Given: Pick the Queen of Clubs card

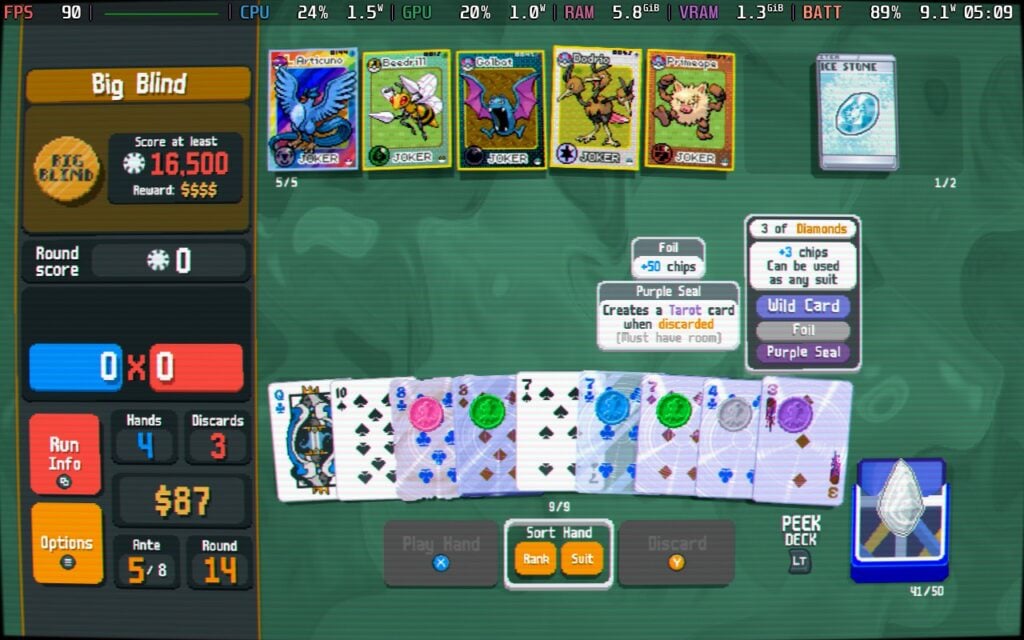Looking at the screenshot, I should tap(298, 440).
